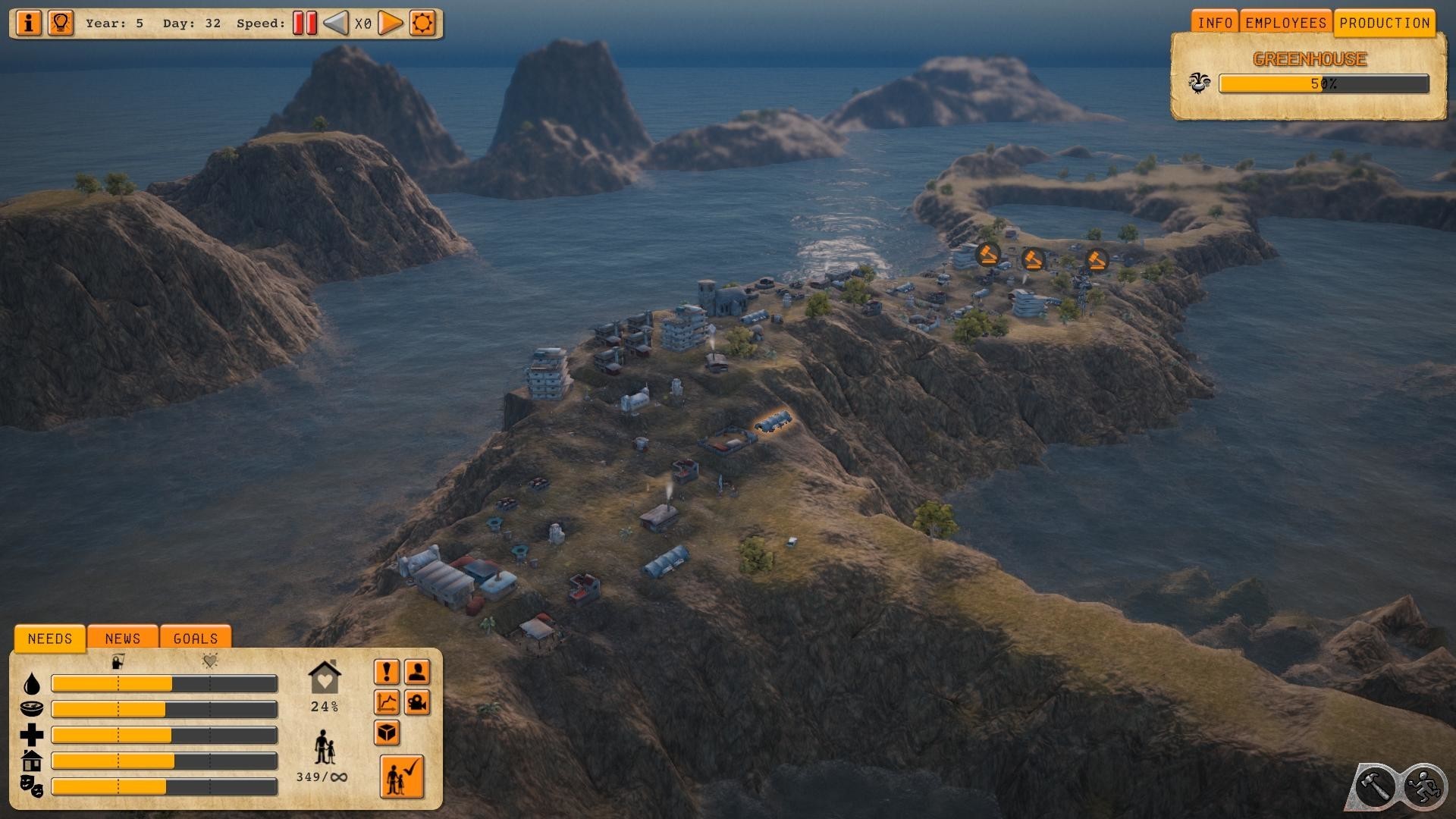Screen dimensions: 1456x819
Task: Switch to the INFO tab
Action: click(1214, 23)
